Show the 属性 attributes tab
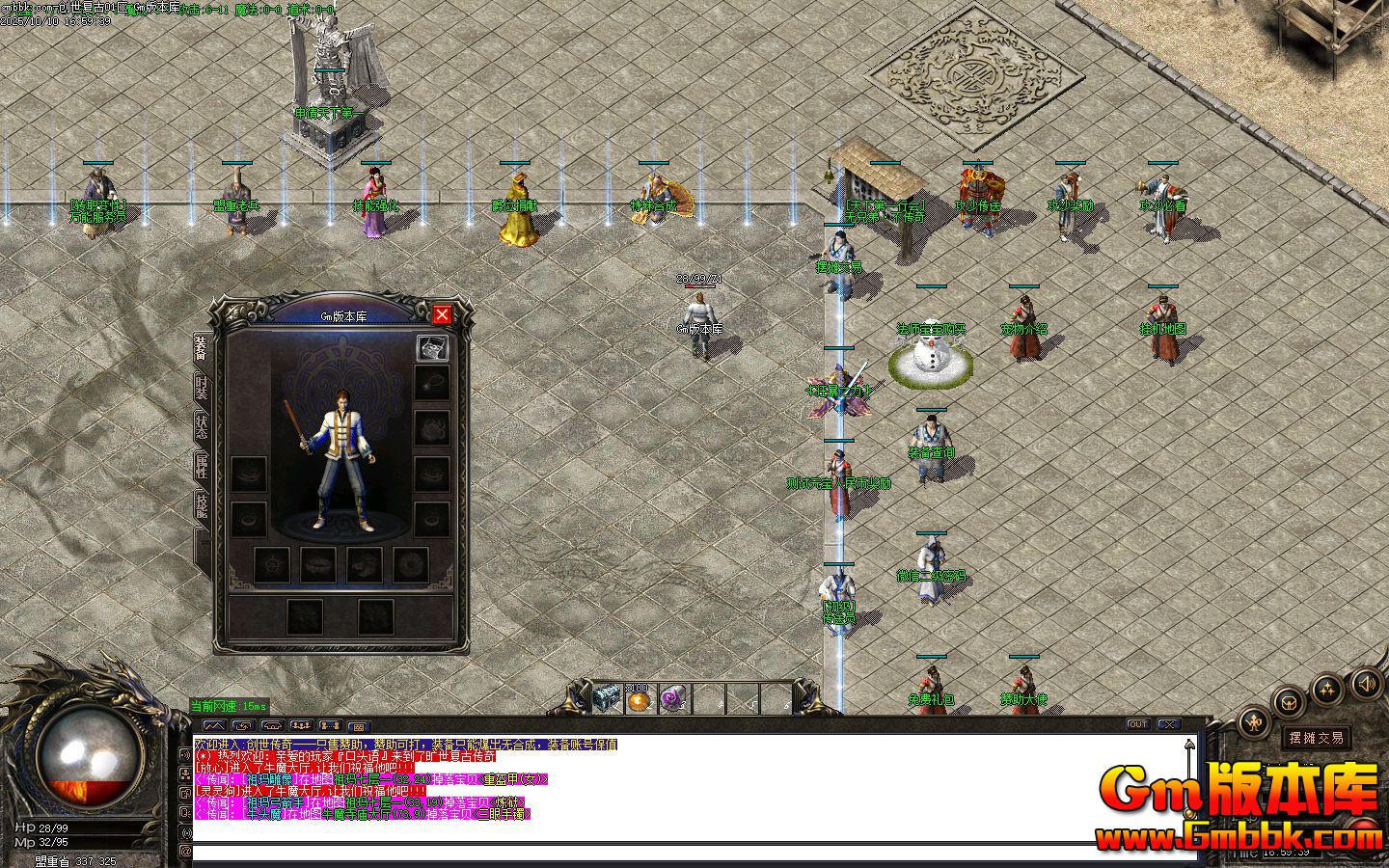 201,469
